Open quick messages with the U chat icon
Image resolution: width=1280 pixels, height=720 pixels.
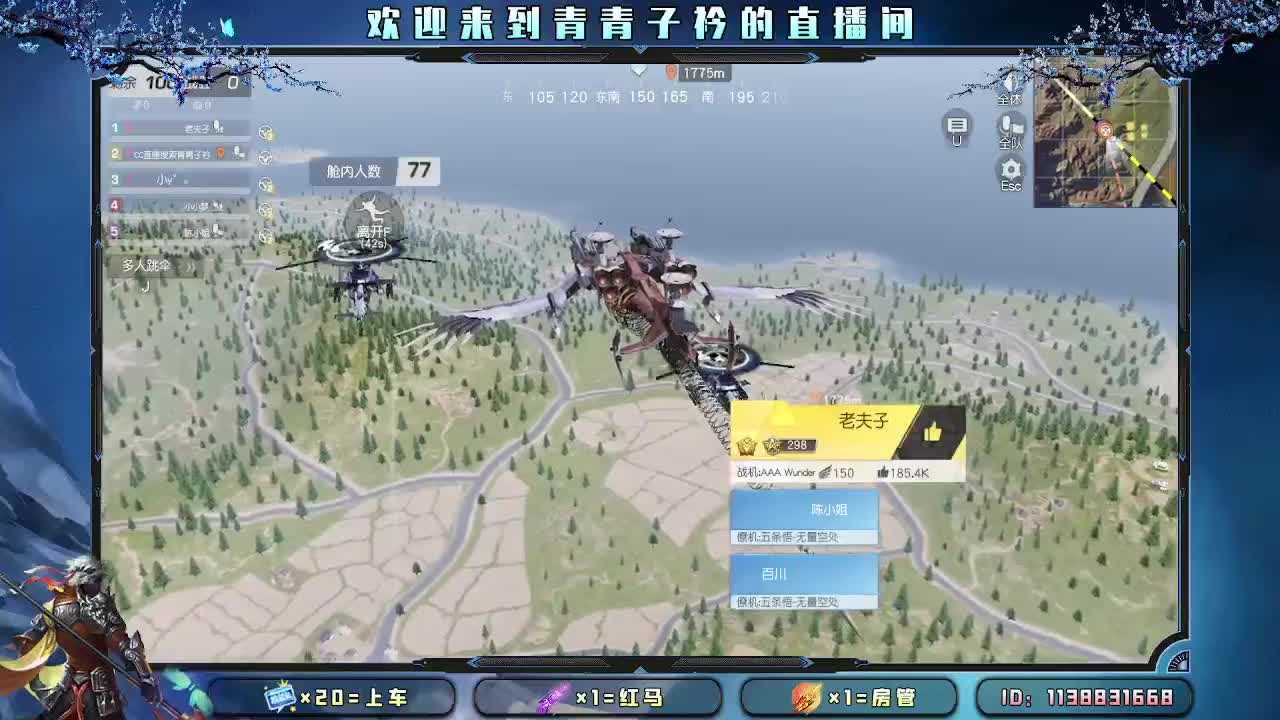click(958, 123)
